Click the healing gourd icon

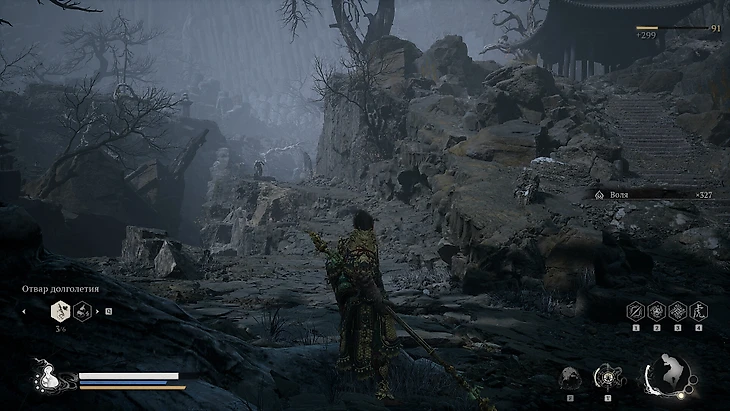46,380
